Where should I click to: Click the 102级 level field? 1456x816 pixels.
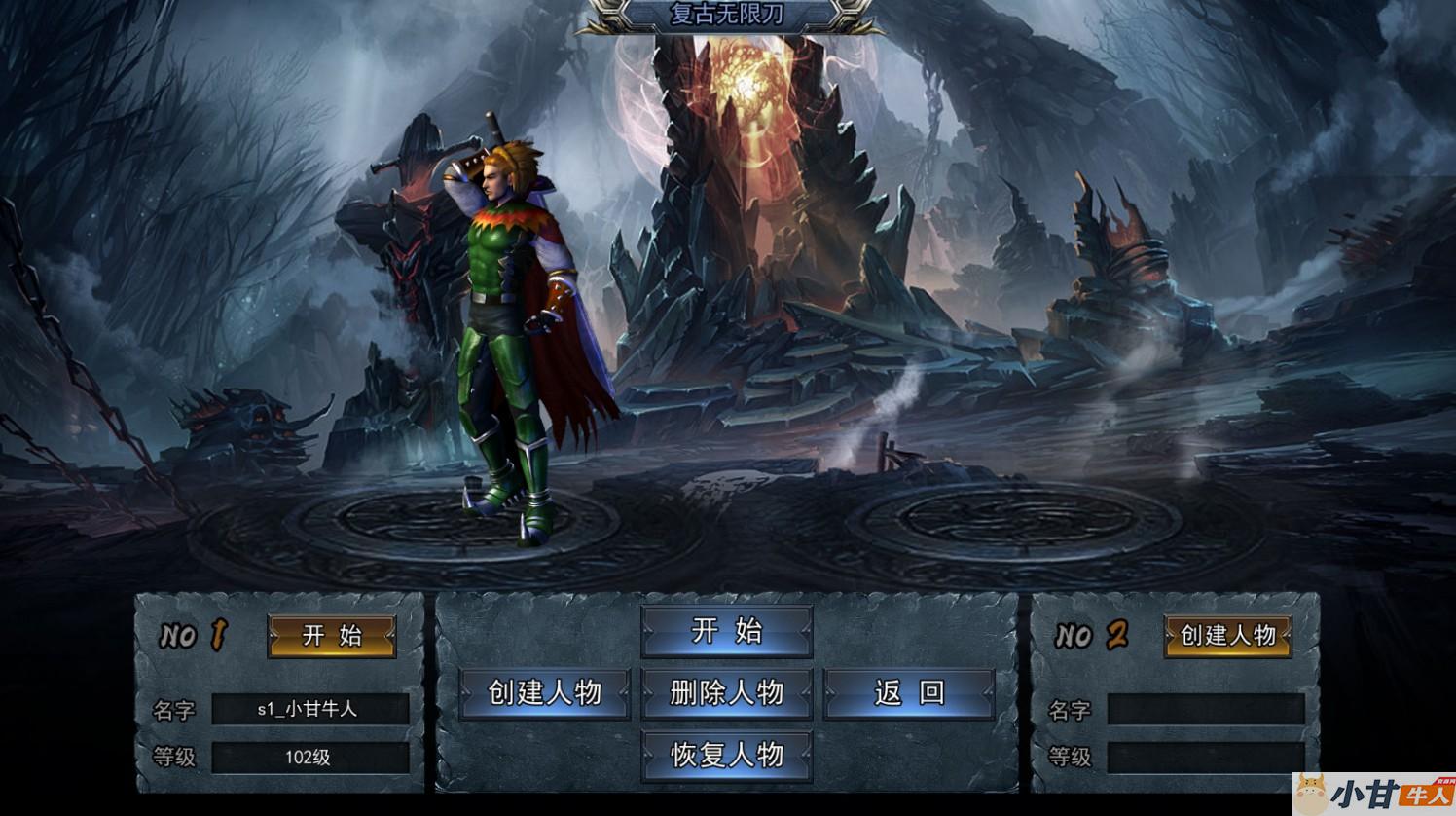309,758
